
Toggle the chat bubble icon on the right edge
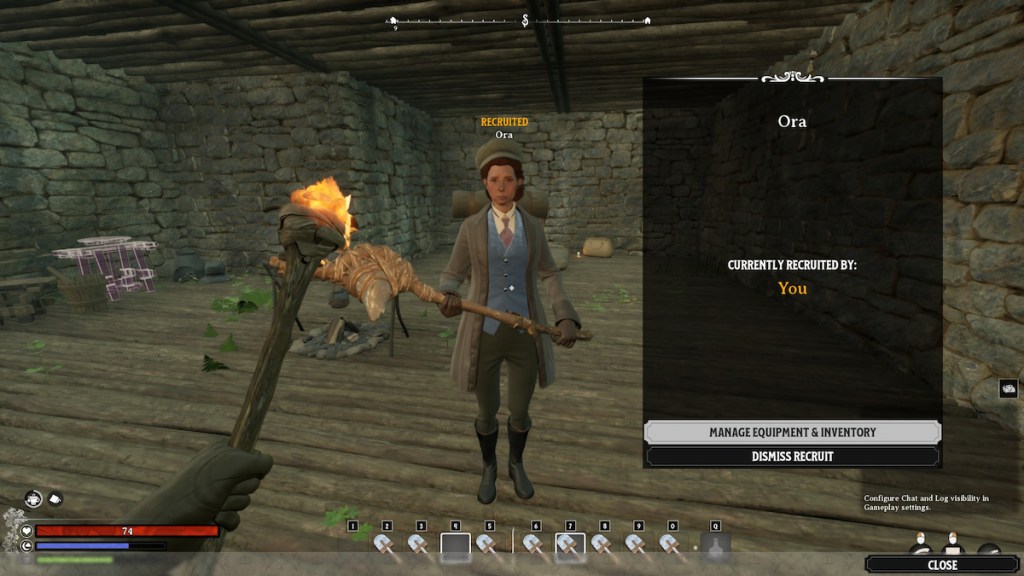(1008, 389)
